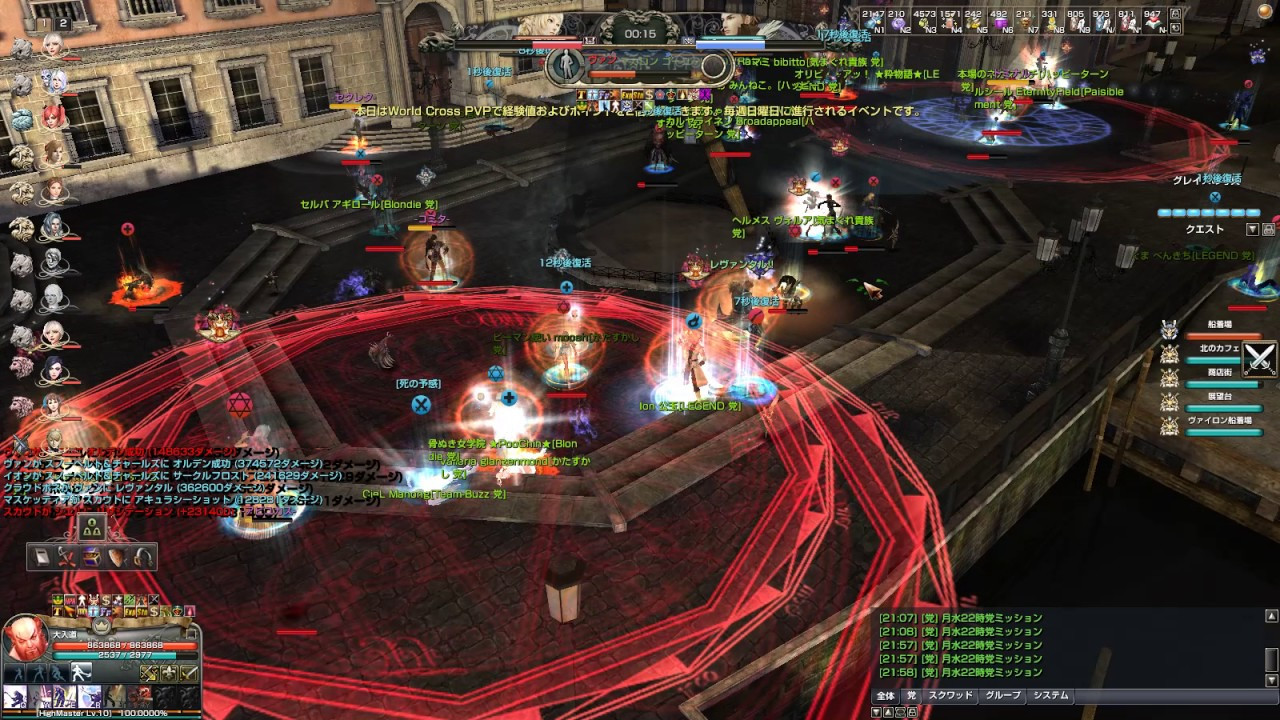
Task: Click the gold sword icon on the character frame
Action: tap(189, 673)
